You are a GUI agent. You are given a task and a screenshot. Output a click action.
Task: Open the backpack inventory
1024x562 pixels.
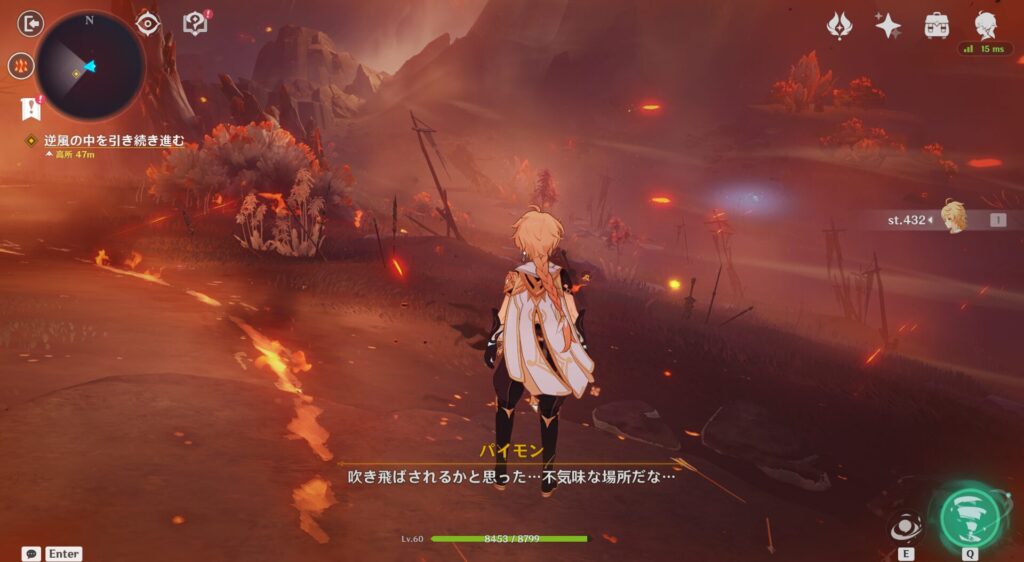point(937,26)
